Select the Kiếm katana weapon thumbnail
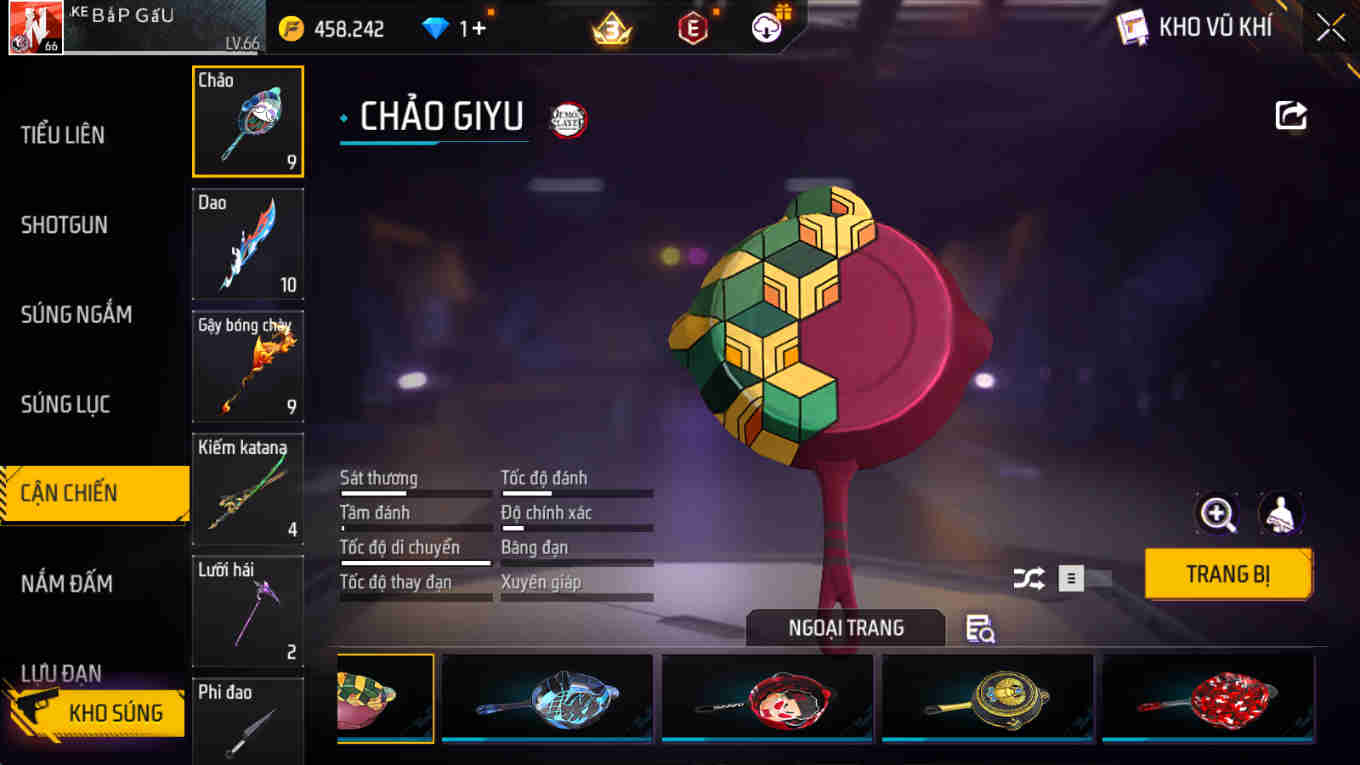 pos(247,488)
